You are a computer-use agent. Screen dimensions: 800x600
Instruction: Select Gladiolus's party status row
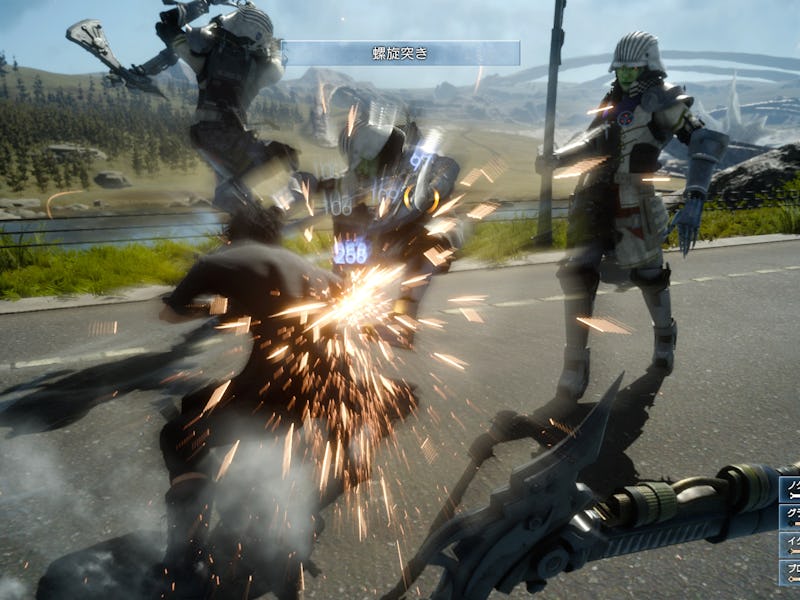[790, 517]
